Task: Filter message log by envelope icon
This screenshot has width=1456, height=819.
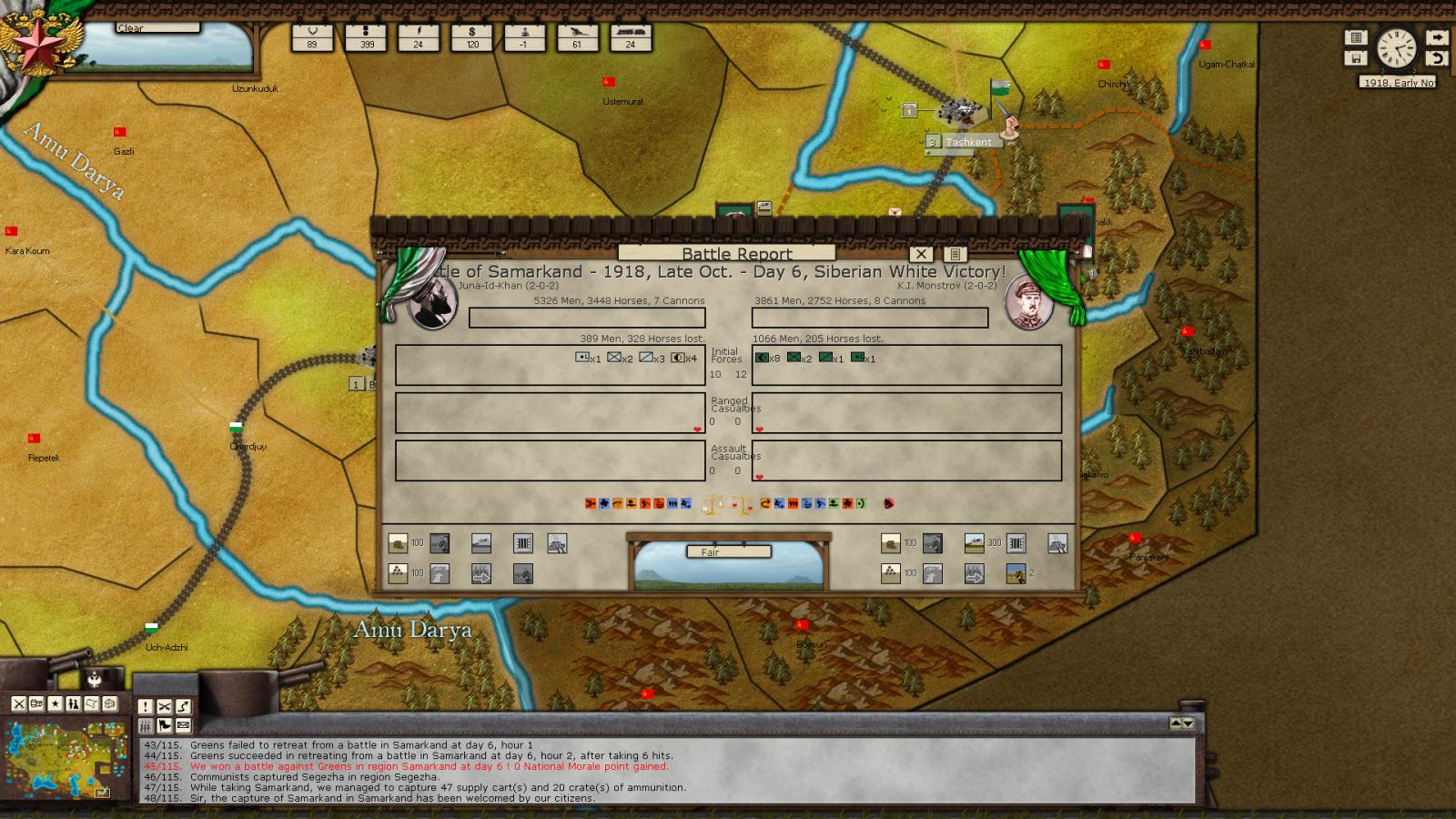Action: click(183, 725)
